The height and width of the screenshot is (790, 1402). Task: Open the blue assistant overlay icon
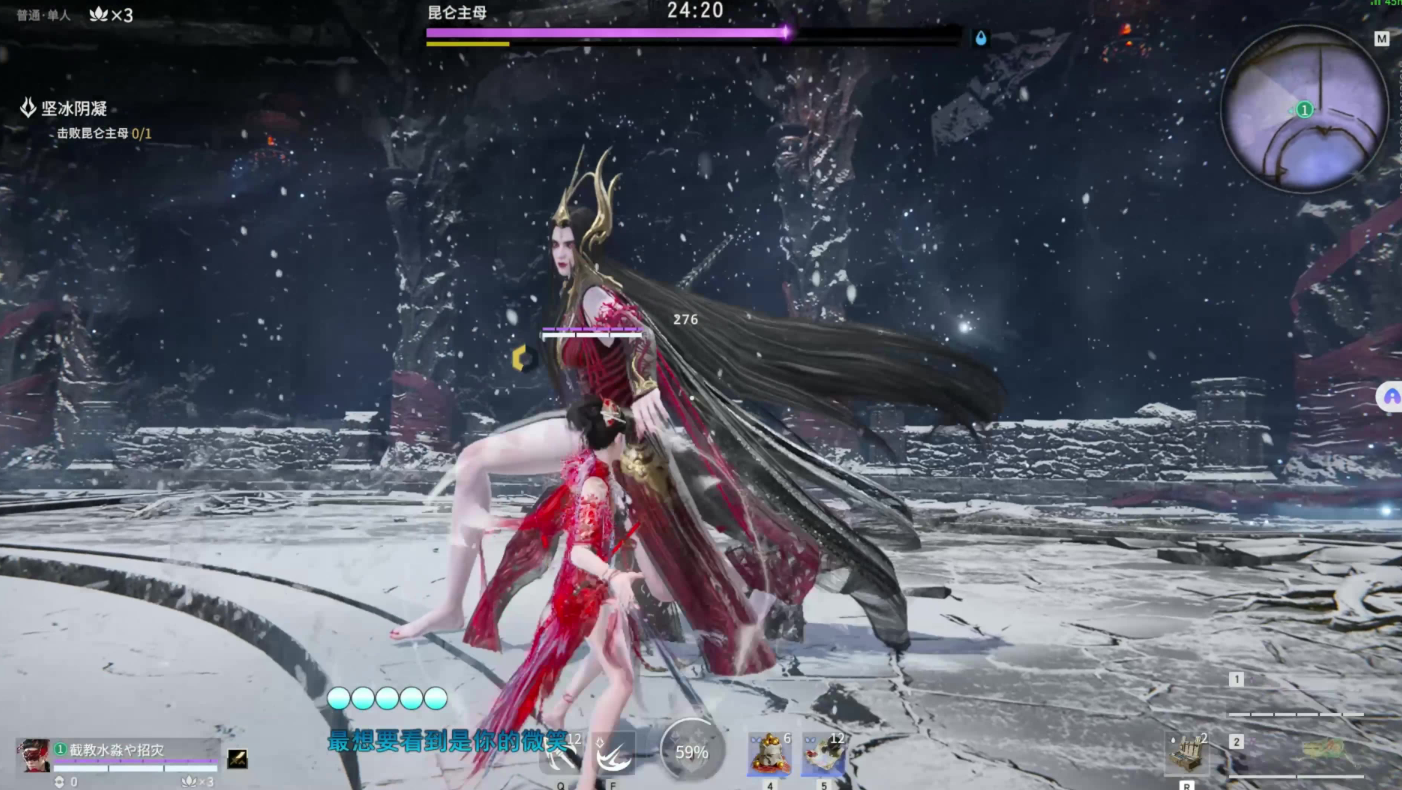pos(1390,396)
